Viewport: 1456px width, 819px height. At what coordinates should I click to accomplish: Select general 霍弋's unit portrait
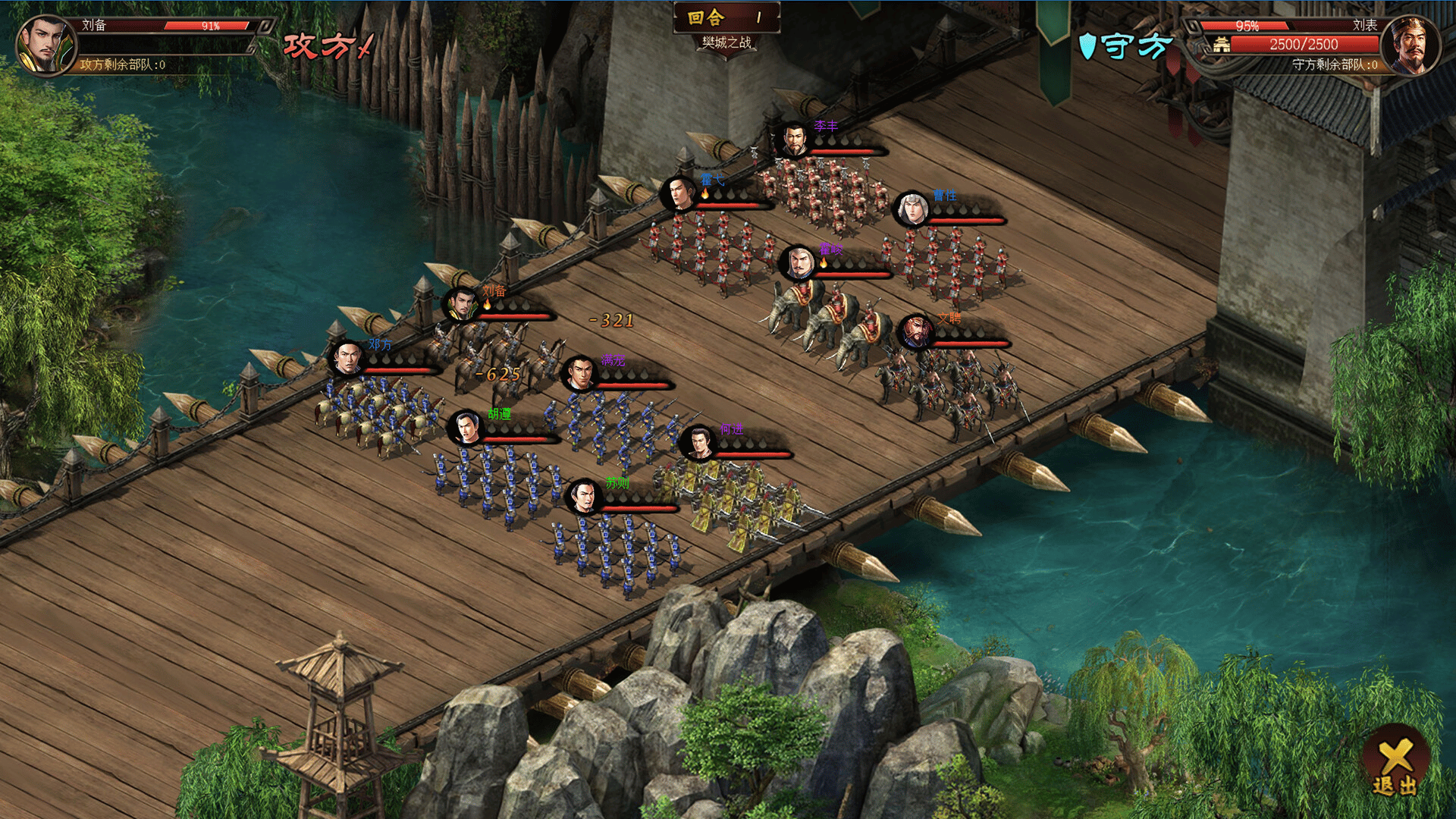click(678, 193)
